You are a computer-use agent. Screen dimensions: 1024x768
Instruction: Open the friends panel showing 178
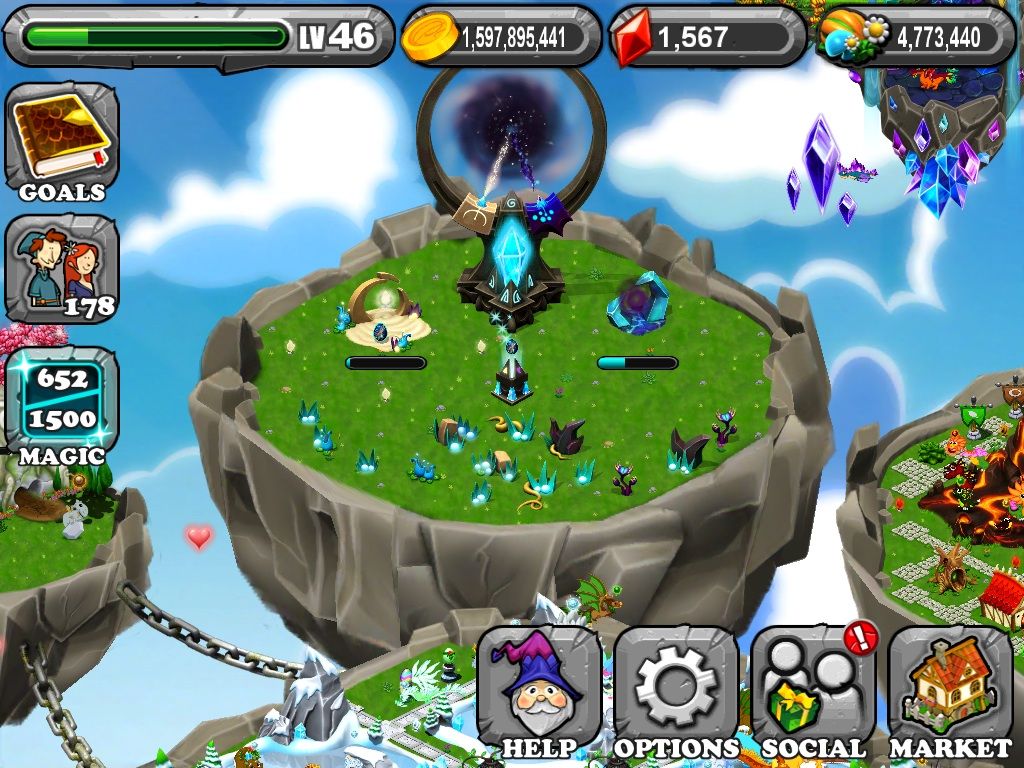tap(61, 268)
